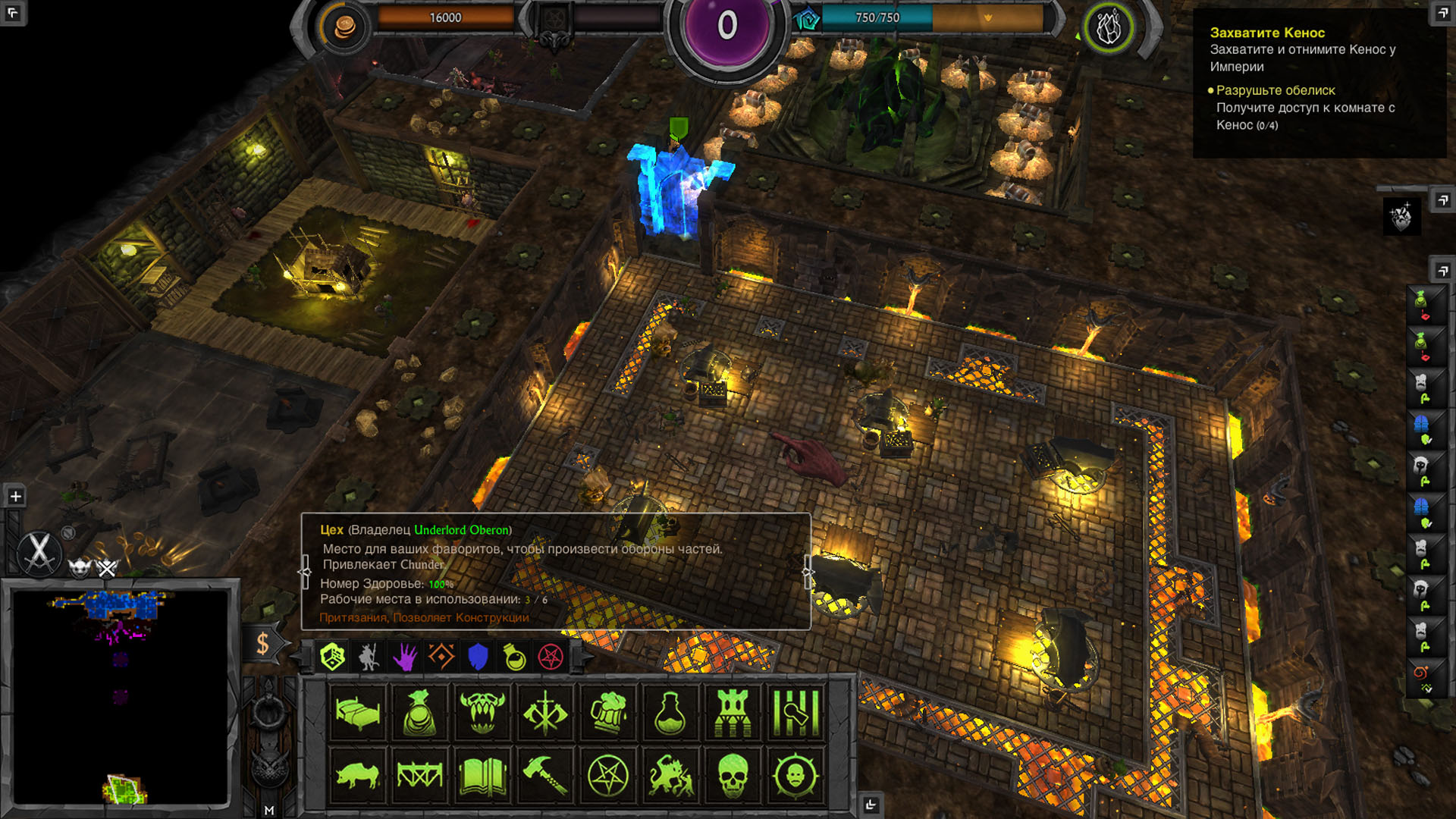Choose the hammer Foundry room
1456x819 pixels.
coord(545,775)
